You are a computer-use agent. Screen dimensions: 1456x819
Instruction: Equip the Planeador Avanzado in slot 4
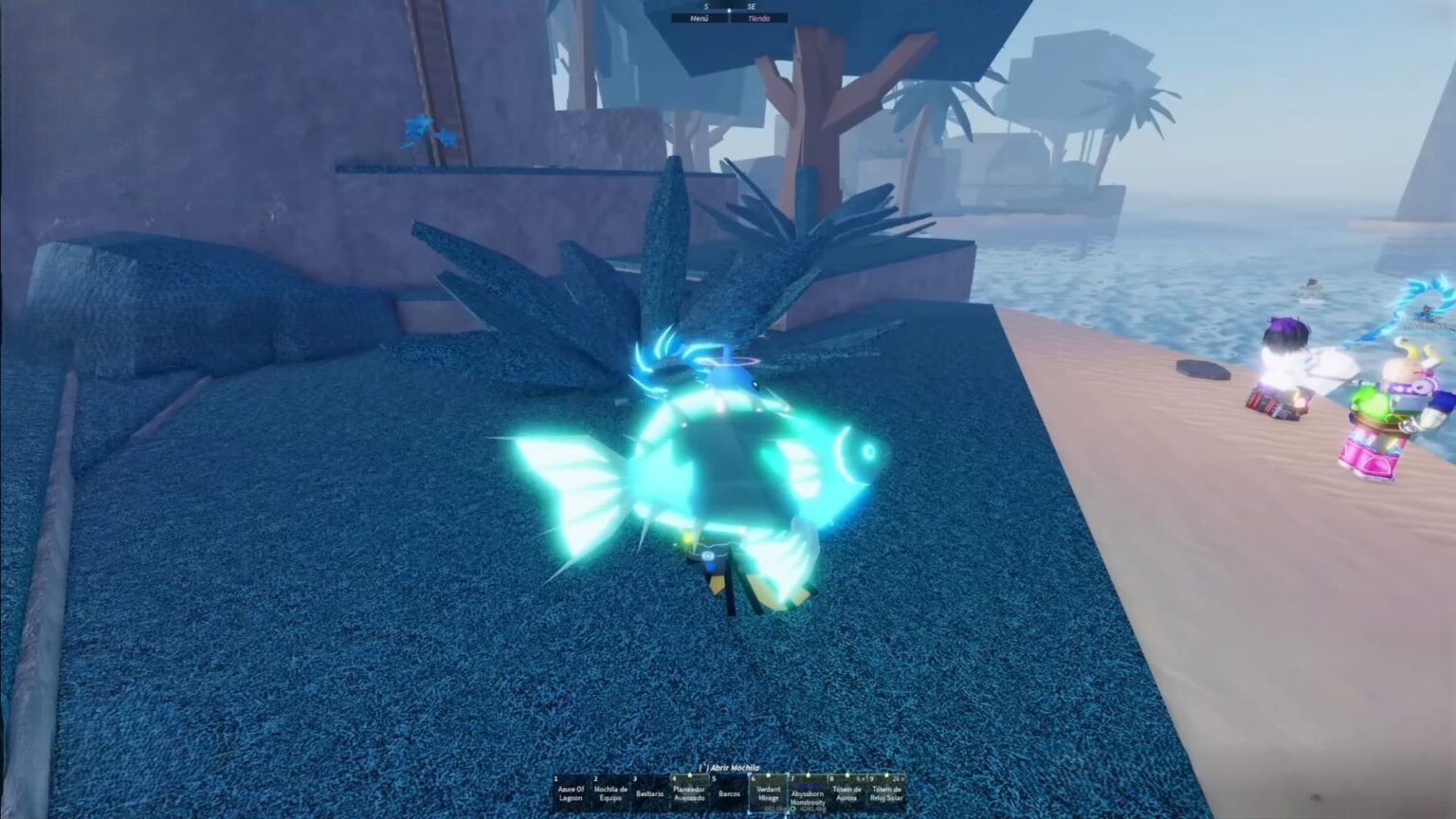click(689, 793)
